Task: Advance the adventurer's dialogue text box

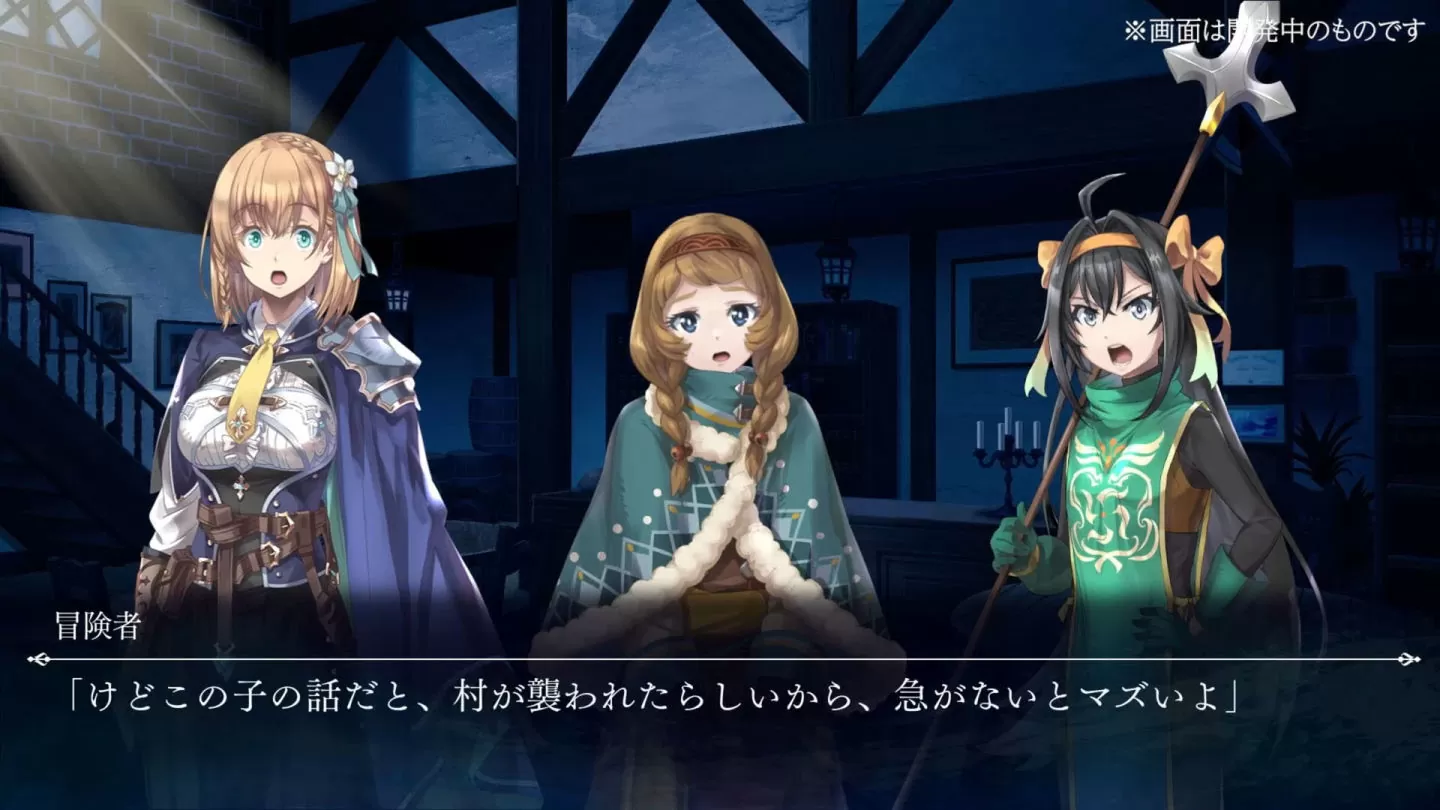Action: (720, 700)
